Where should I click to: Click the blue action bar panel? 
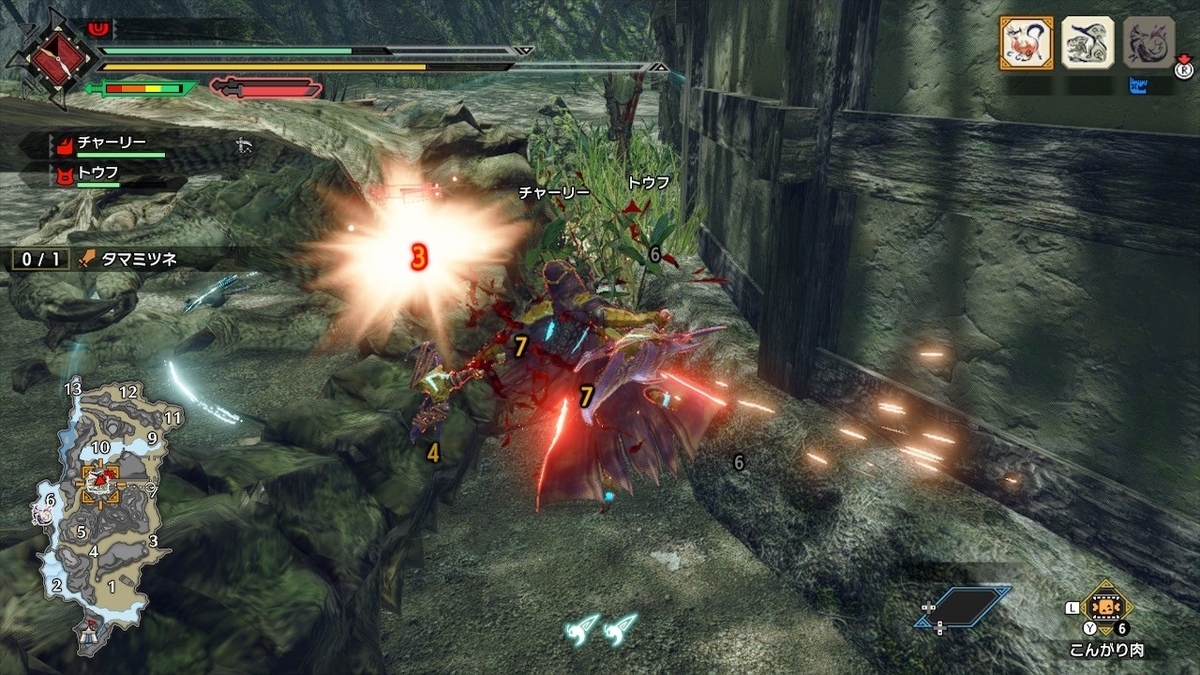click(962, 607)
